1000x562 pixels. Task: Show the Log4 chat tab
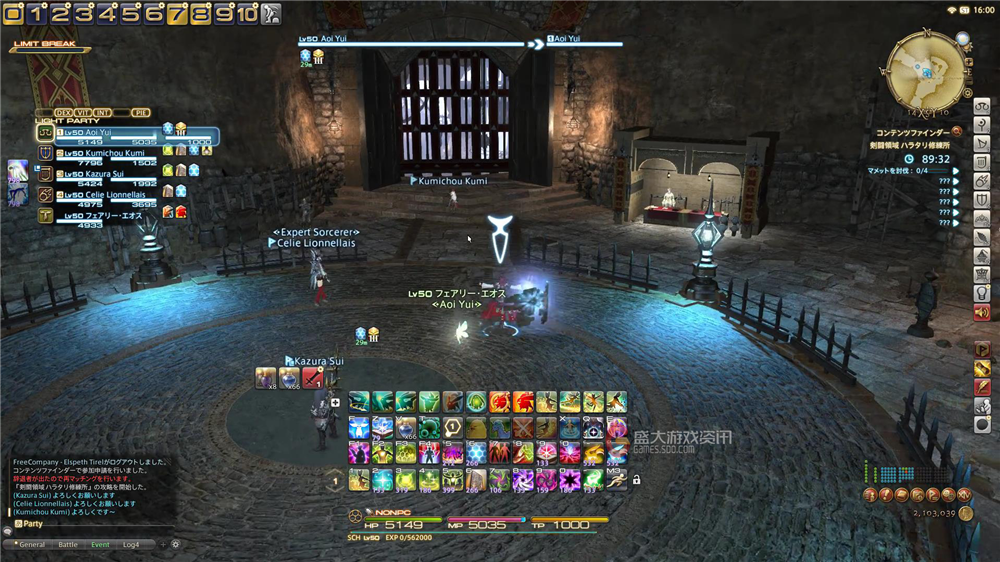click(131, 544)
